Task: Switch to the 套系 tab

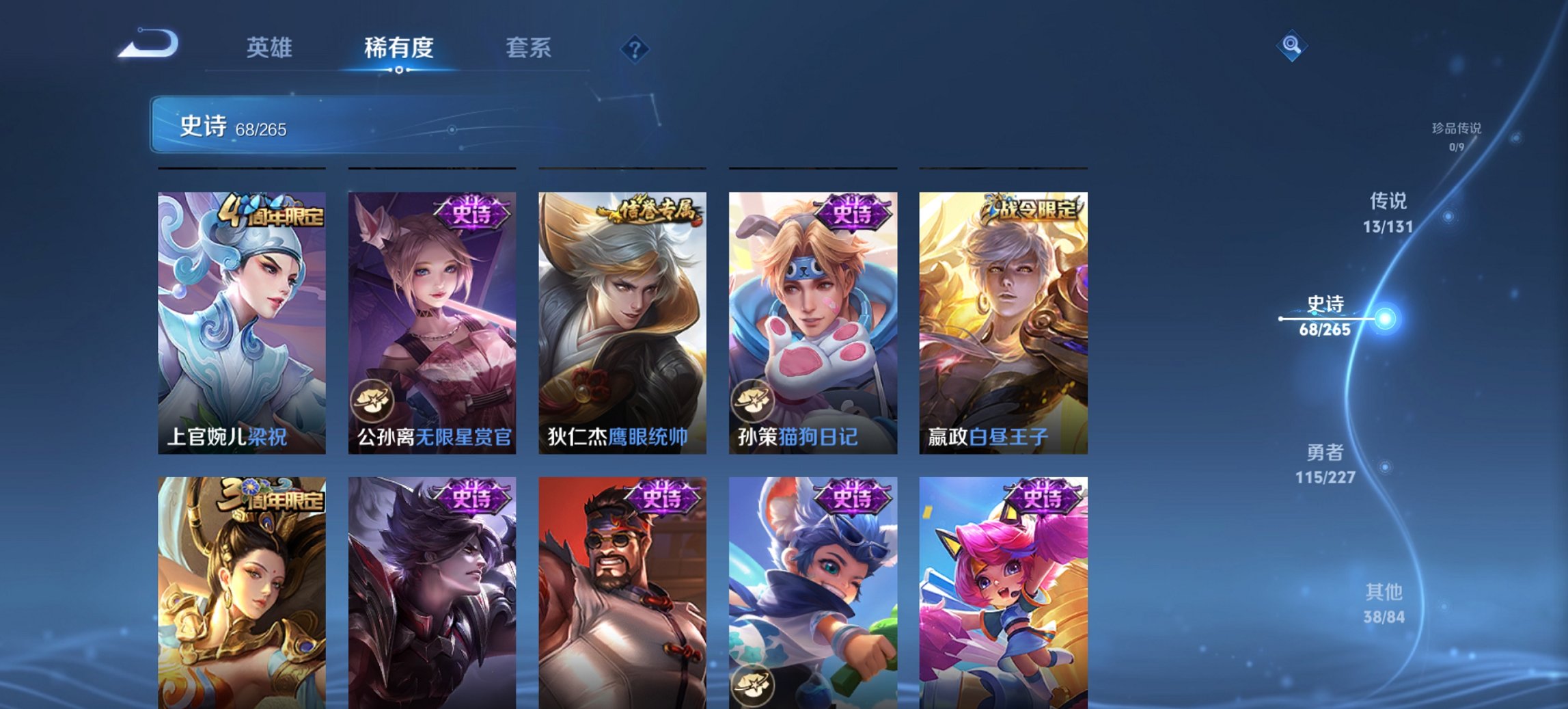Action: pyautogui.click(x=529, y=48)
